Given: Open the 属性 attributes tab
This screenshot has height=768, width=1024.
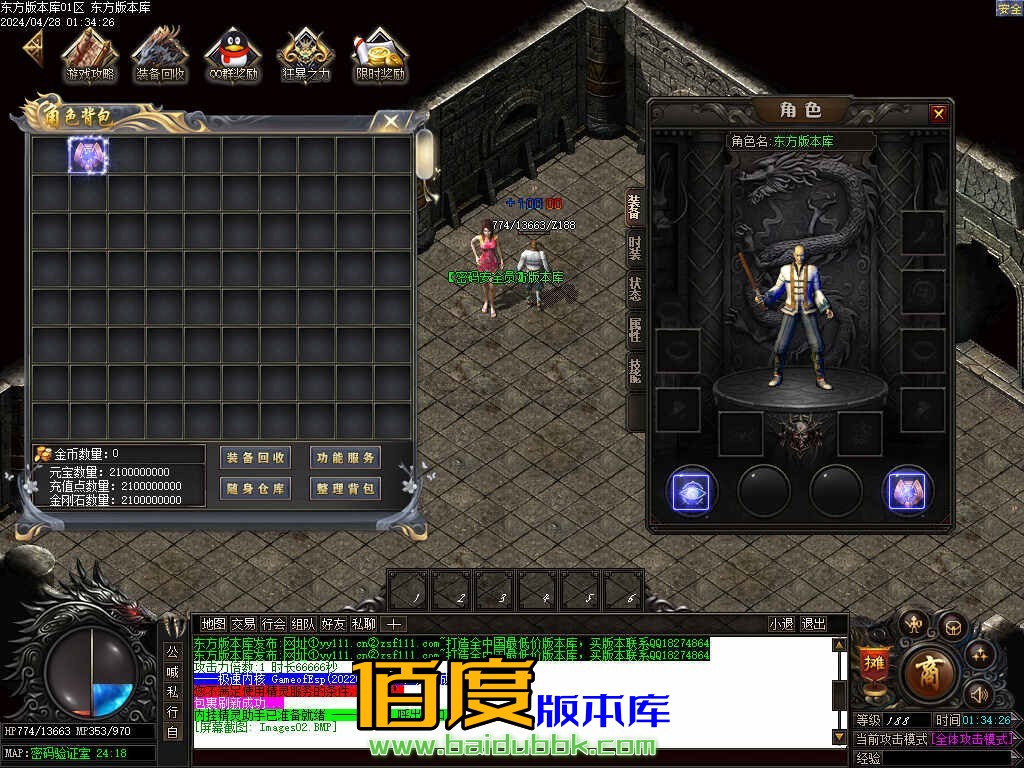Looking at the screenshot, I should click(x=635, y=330).
